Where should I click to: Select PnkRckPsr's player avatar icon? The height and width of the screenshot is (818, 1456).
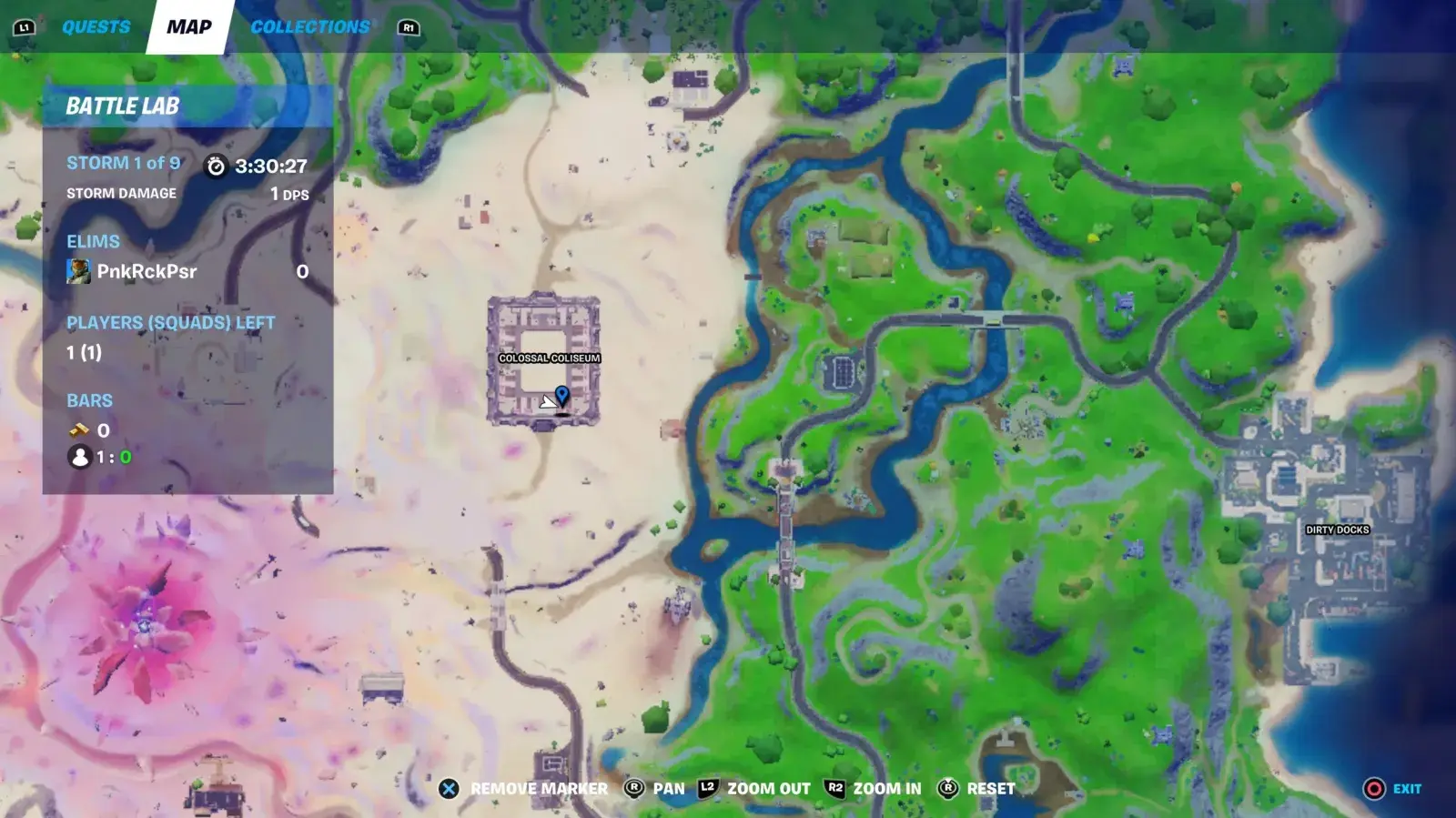coord(79,271)
